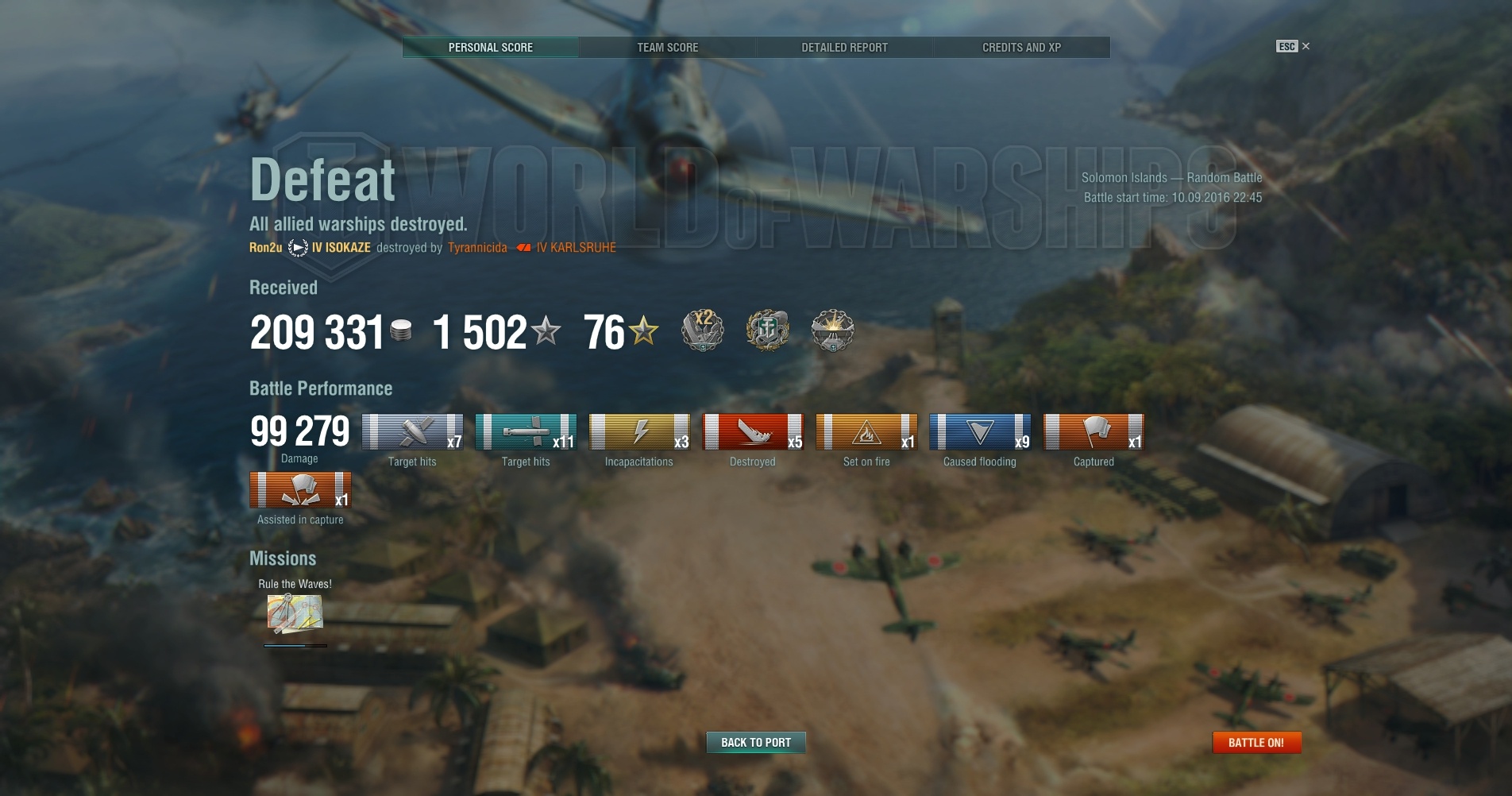1512x796 pixels.
Task: Click the Set on fire ribbon
Action: click(x=866, y=432)
